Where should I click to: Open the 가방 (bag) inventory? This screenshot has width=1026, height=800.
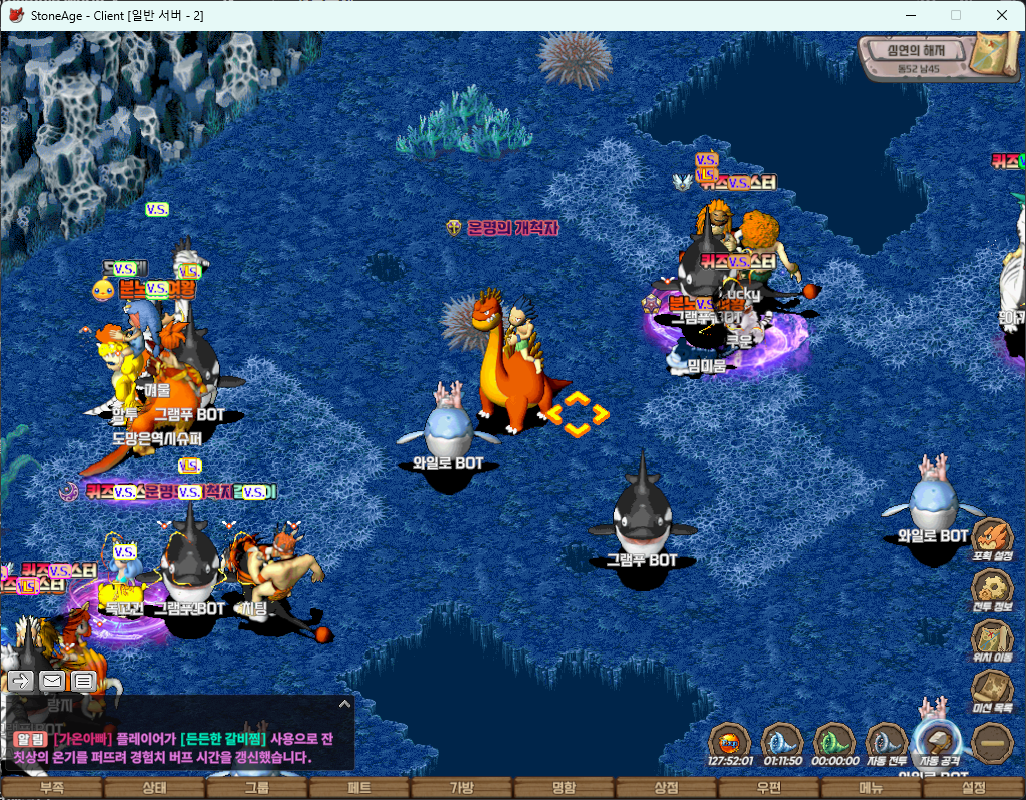click(x=462, y=788)
